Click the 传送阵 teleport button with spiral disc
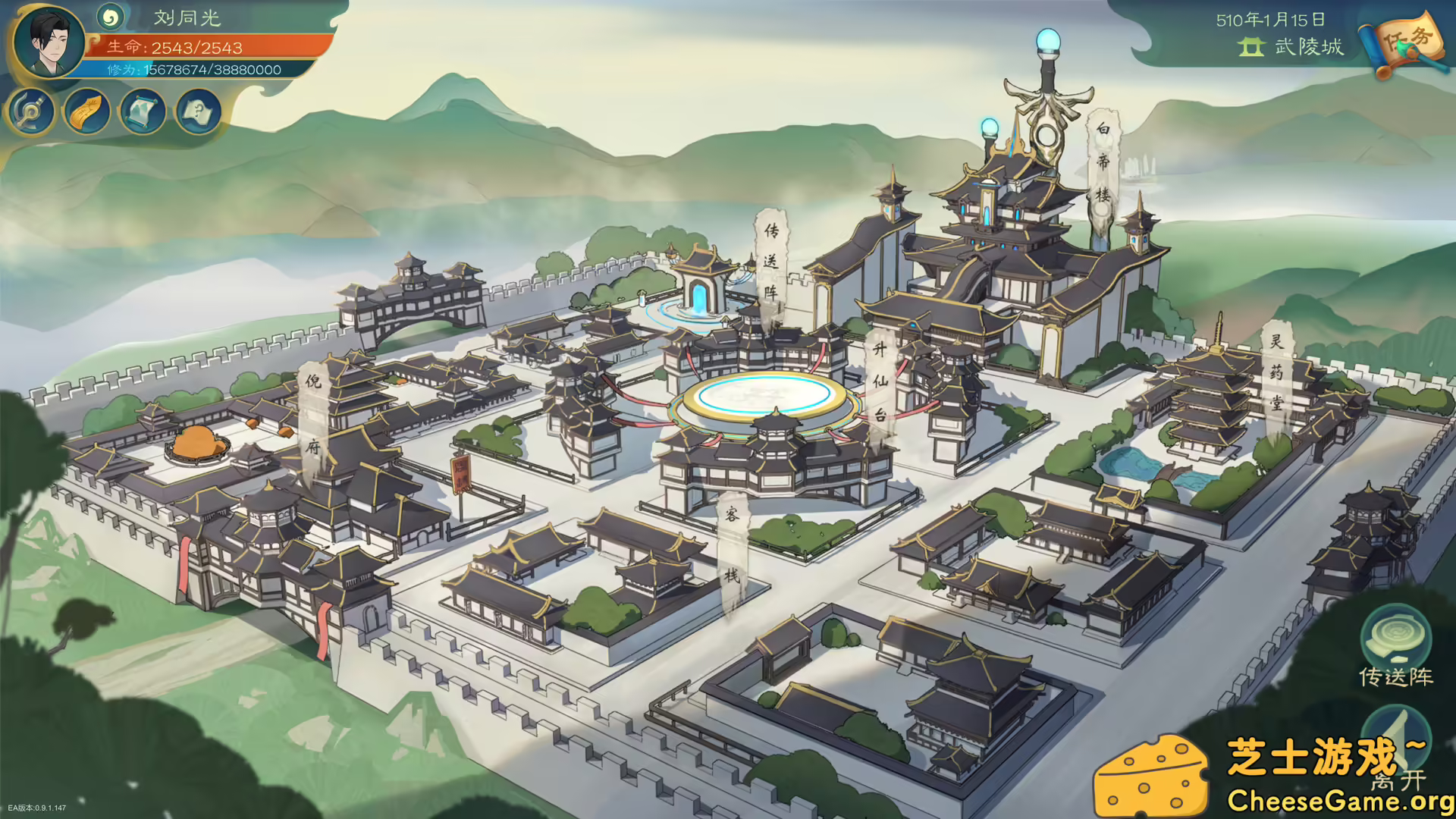This screenshot has width=1456, height=819. tap(1396, 645)
